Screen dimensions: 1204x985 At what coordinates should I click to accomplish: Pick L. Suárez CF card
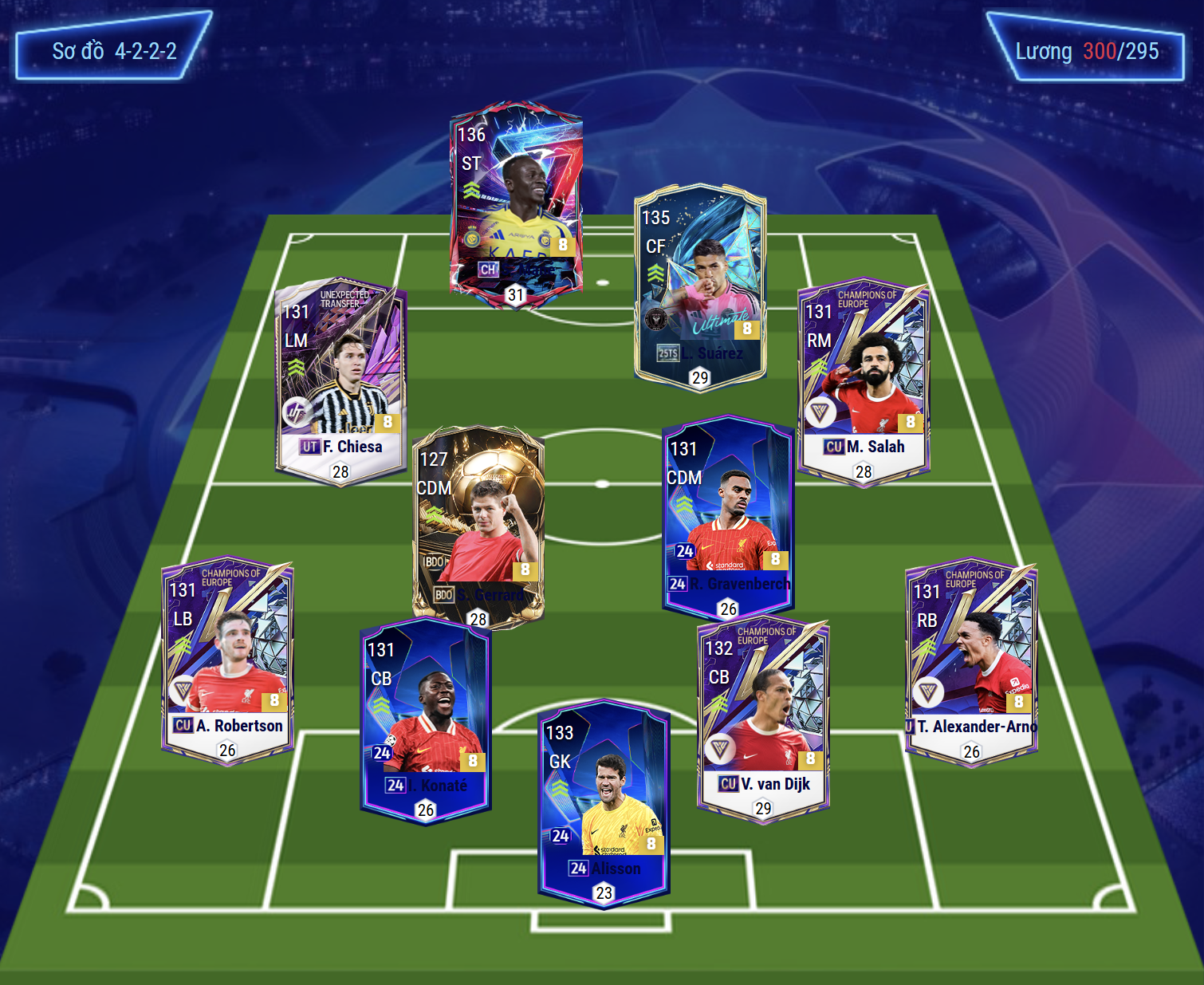pyautogui.click(x=700, y=287)
